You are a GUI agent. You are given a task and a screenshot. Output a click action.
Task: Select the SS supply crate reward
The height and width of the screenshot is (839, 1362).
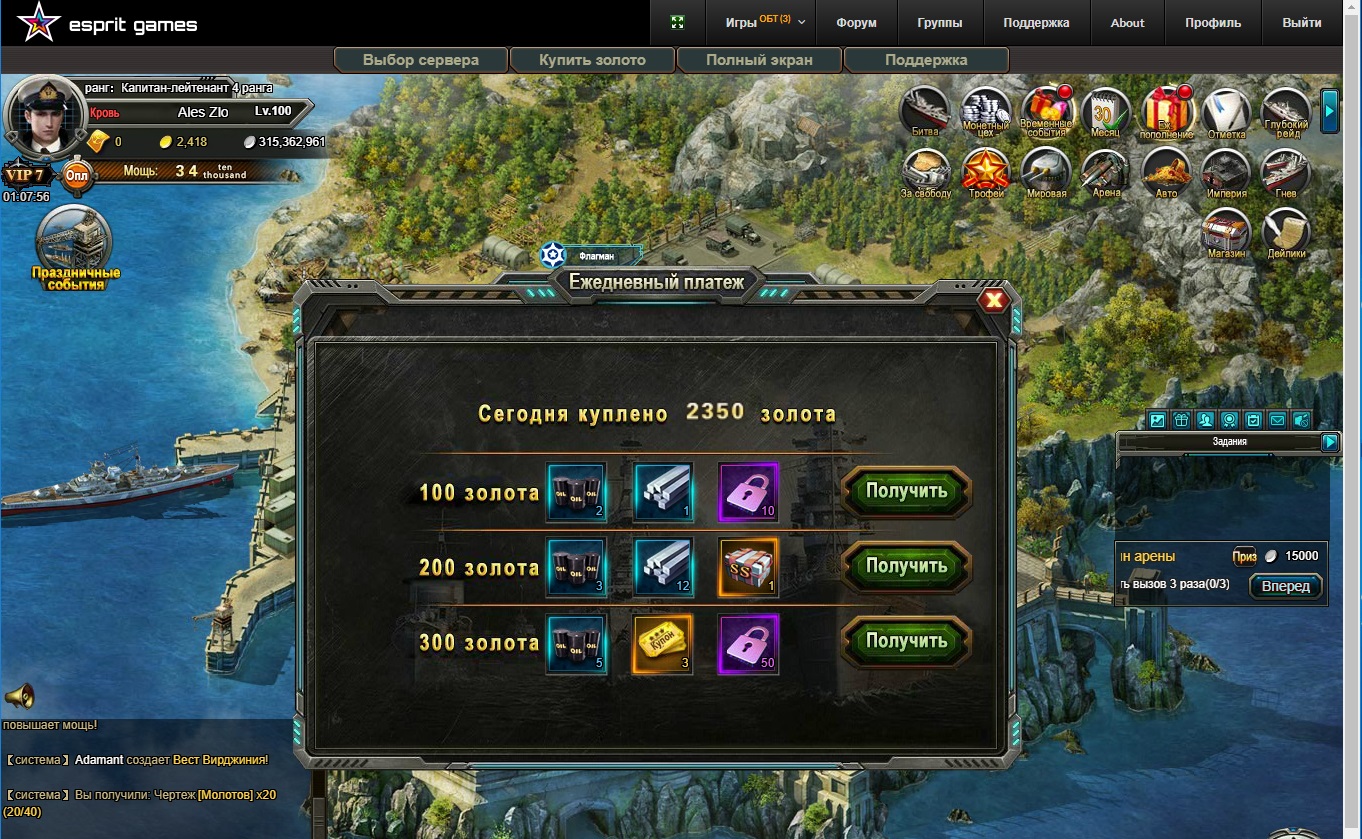[x=748, y=568]
